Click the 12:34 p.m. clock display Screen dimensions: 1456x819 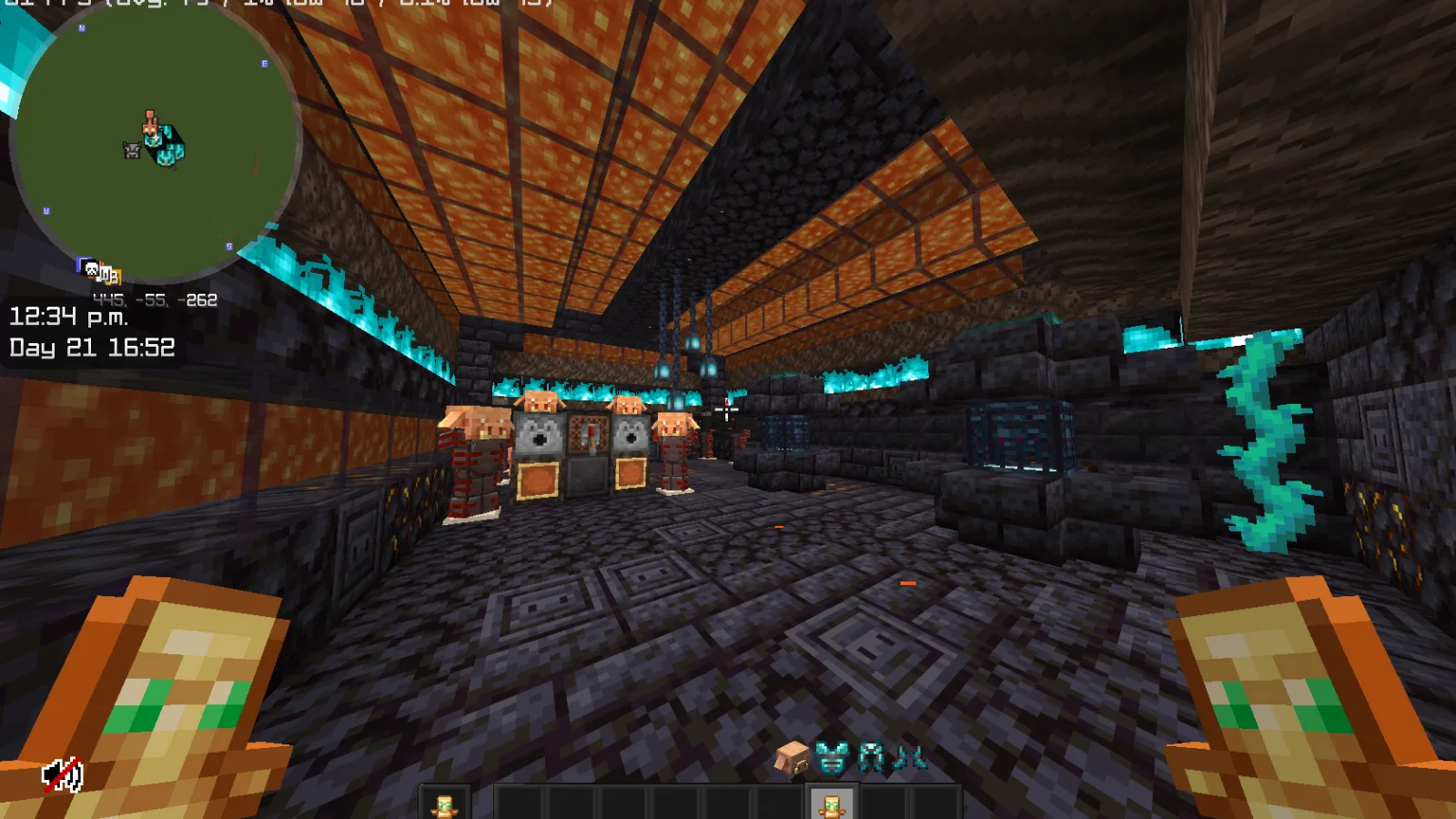point(68,319)
